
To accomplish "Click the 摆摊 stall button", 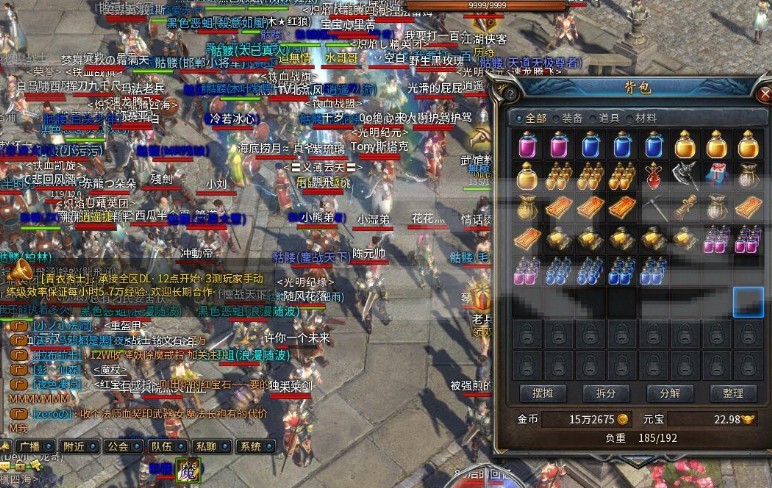I will pyautogui.click(x=539, y=393).
